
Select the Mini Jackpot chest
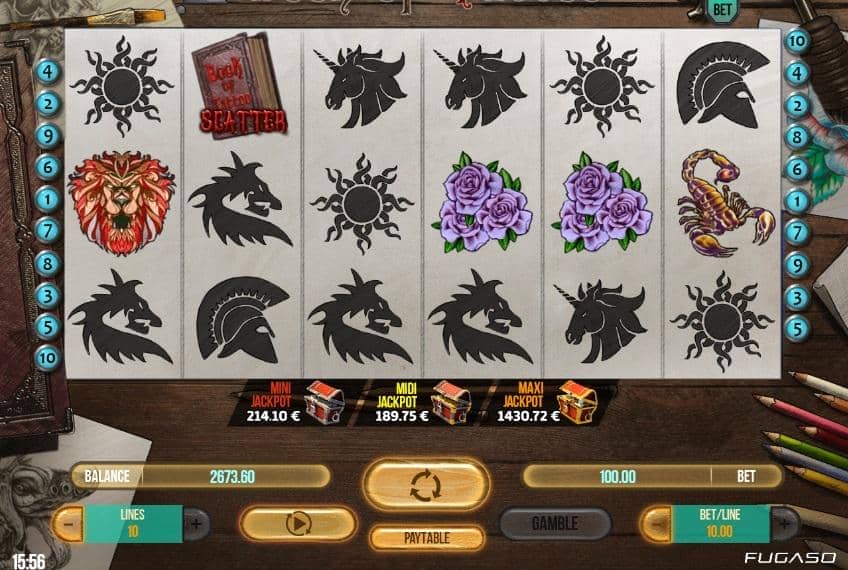click(x=323, y=401)
